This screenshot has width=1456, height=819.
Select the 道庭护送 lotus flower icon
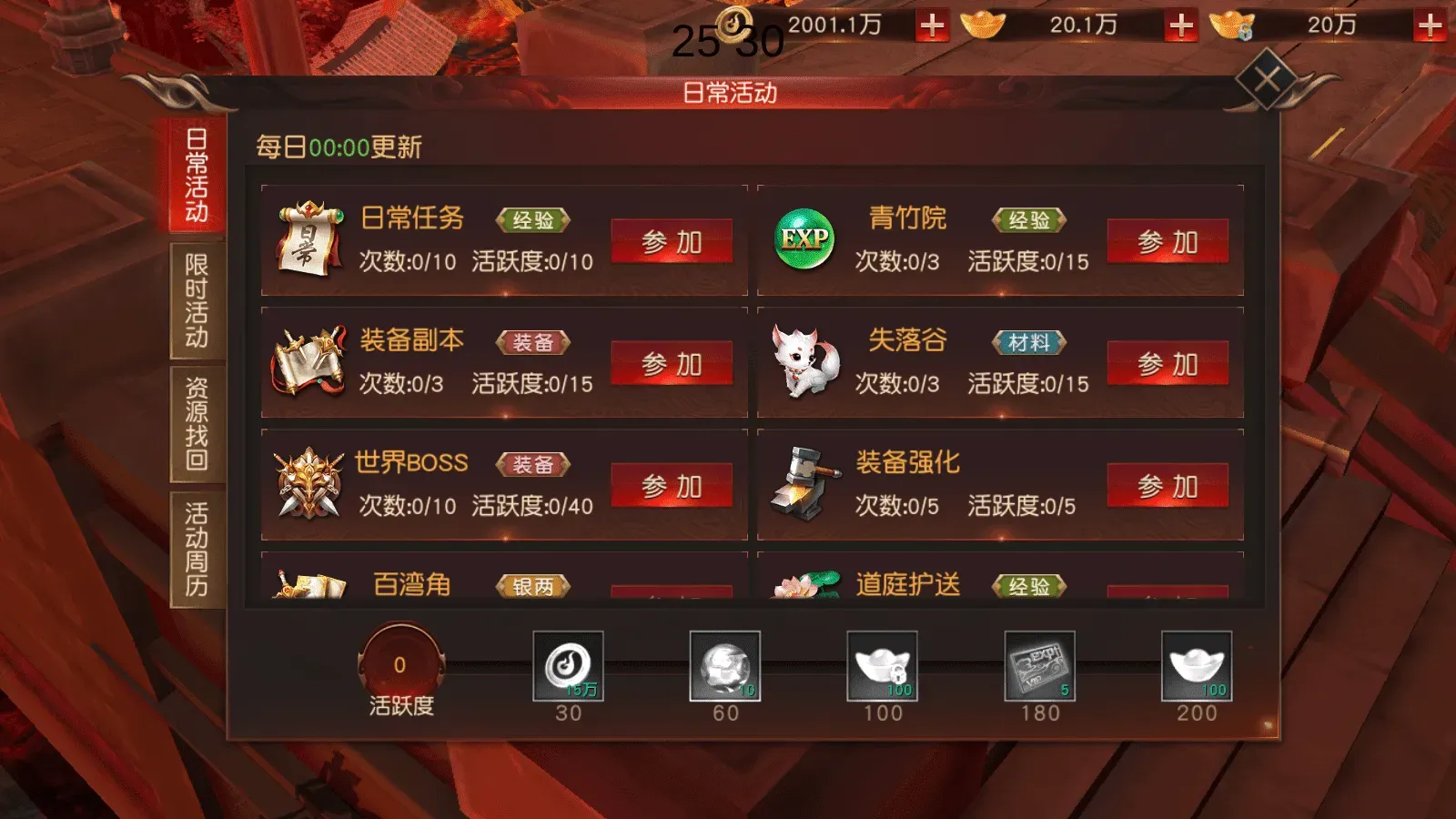(x=806, y=587)
